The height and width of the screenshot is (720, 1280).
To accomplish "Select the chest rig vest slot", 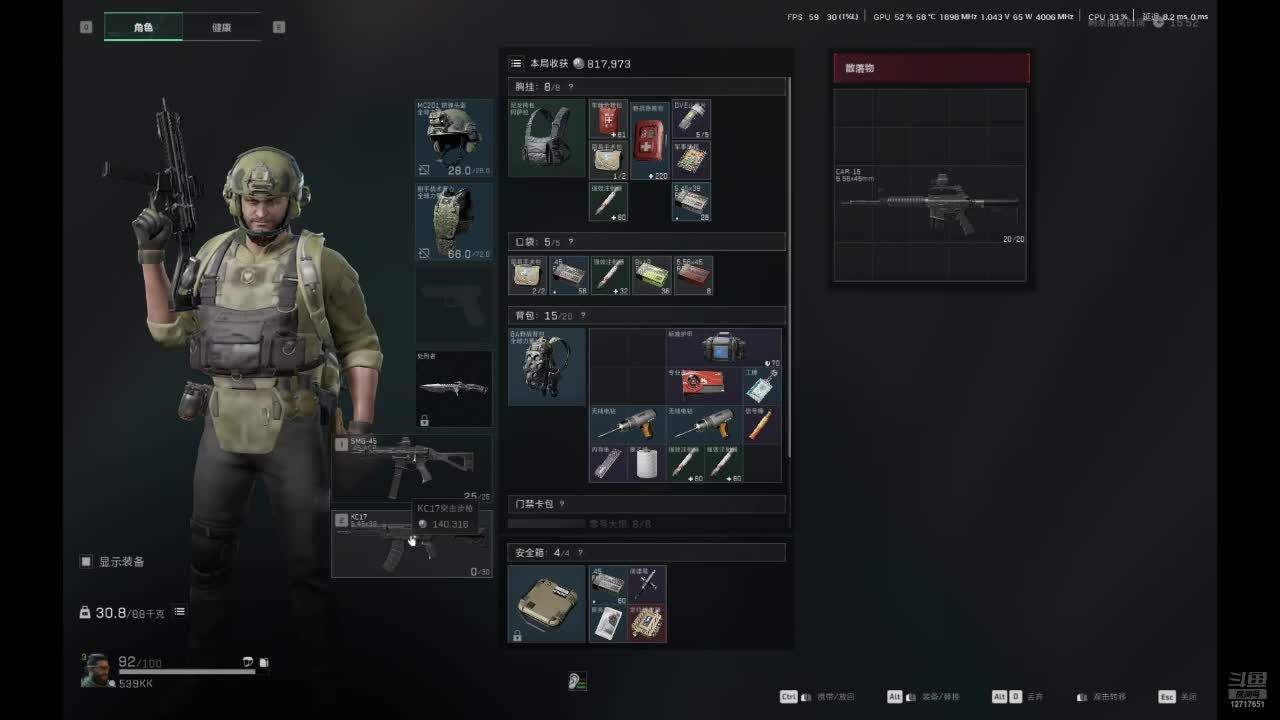I will 546,138.
